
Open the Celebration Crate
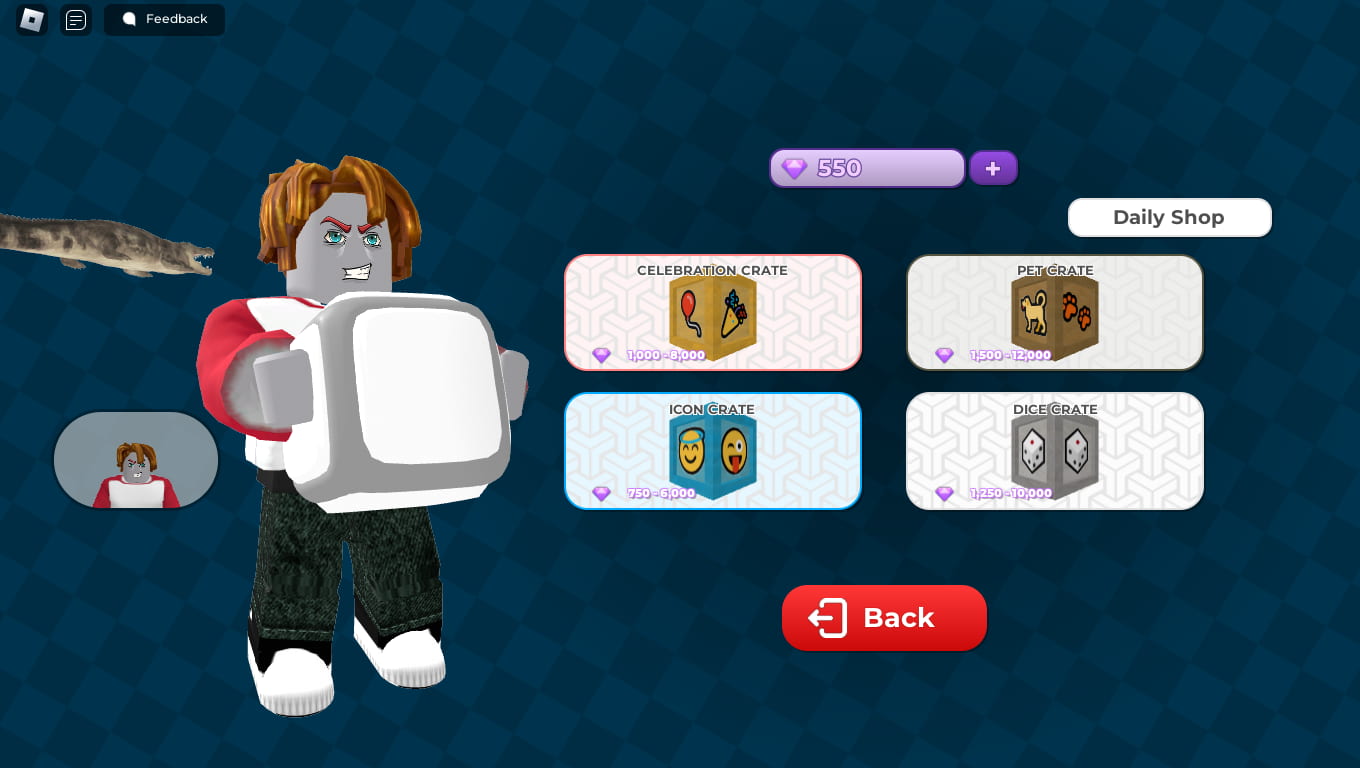point(712,312)
